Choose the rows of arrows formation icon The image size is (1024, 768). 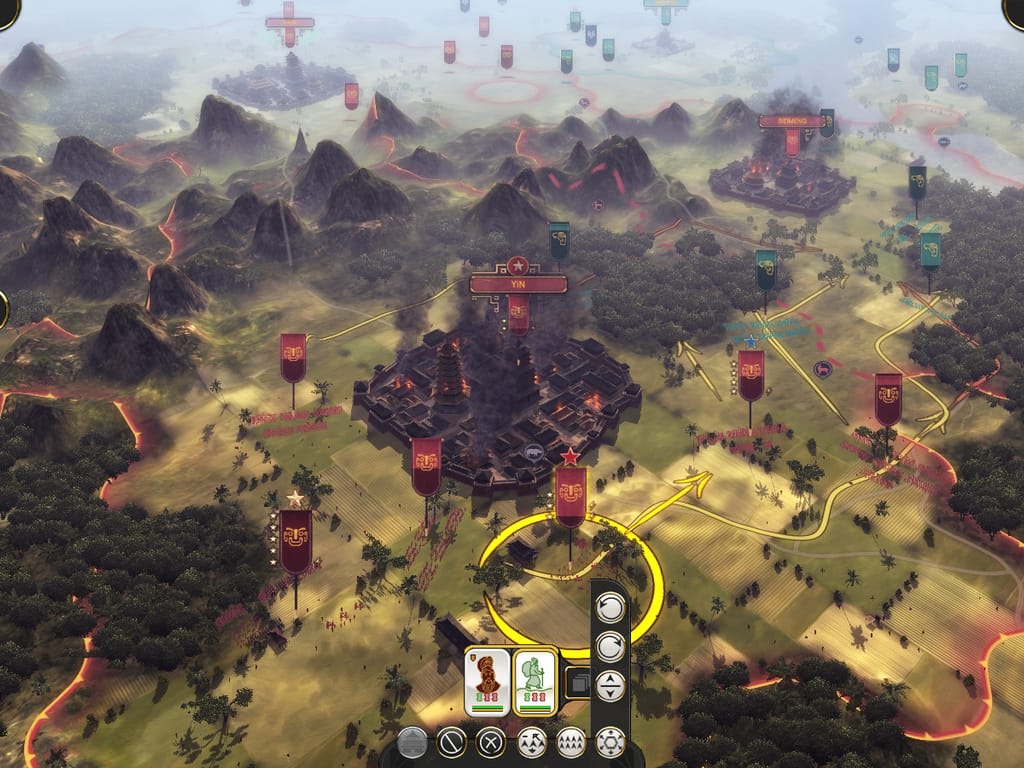tap(570, 742)
